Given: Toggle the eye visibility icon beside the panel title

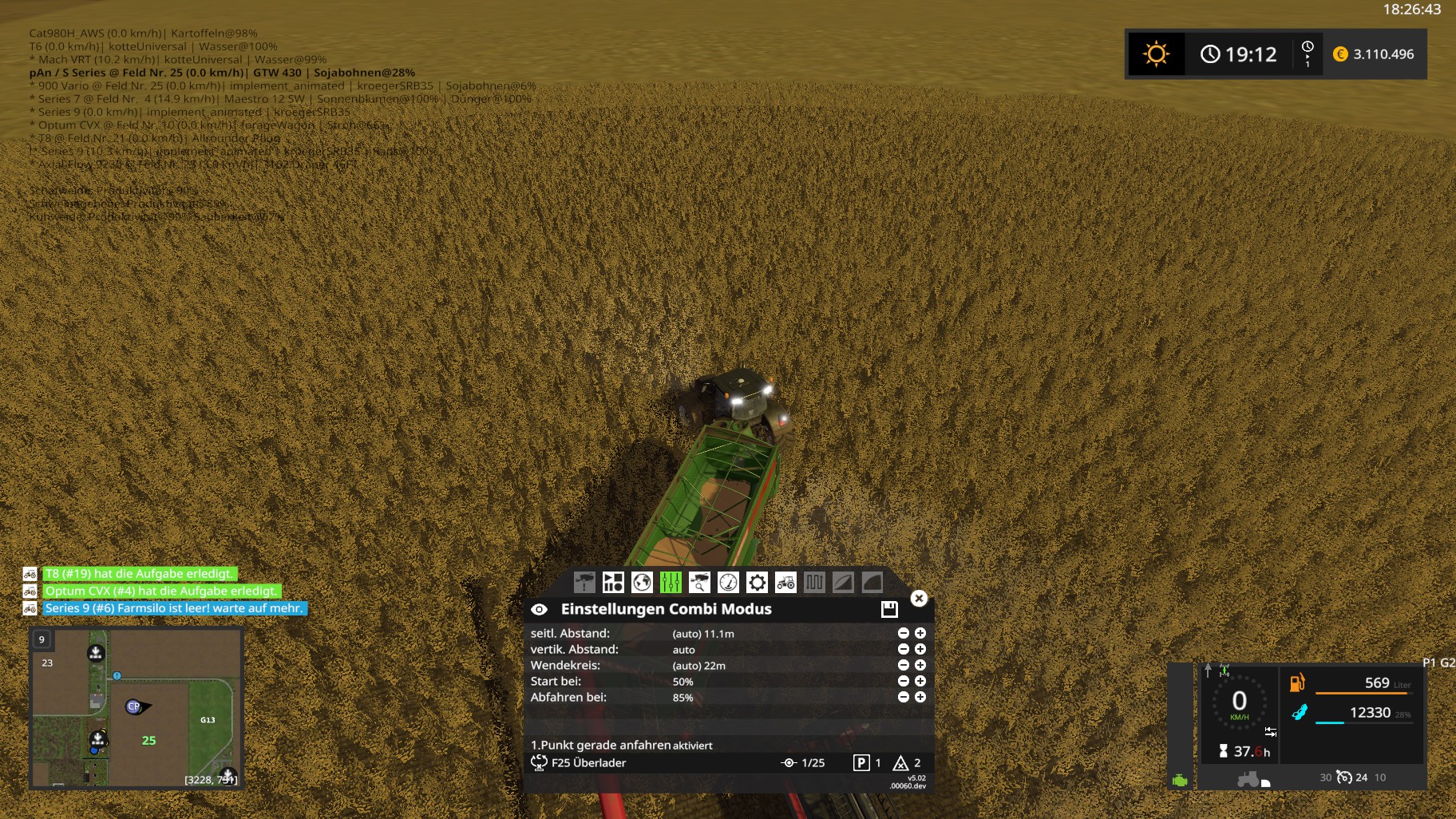Looking at the screenshot, I should [x=538, y=608].
